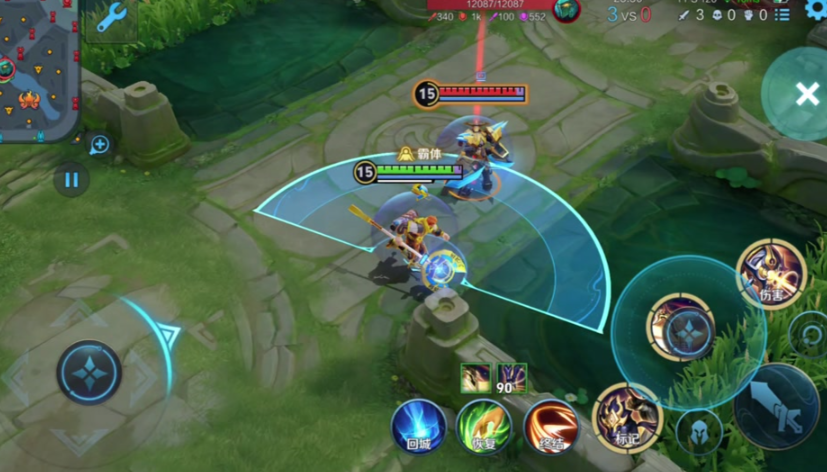Viewport: 827px width, 472px height.
Task: Click the enemy hero portrait at top
Action: click(567, 11)
